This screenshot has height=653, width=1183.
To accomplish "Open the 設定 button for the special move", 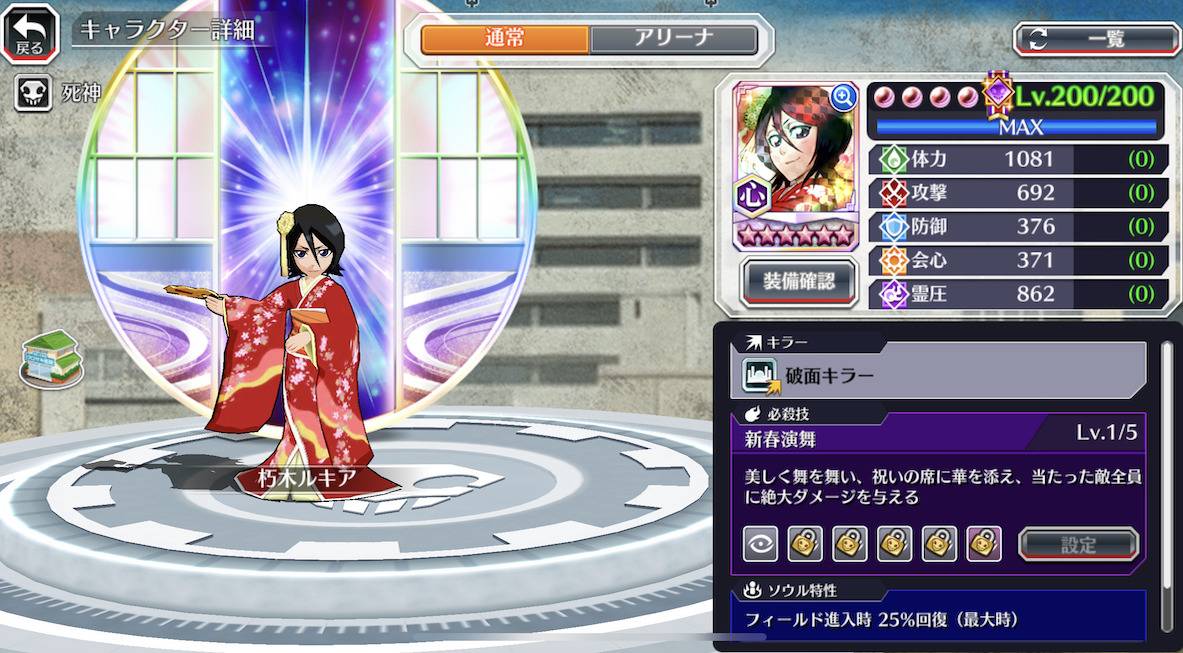I will (1078, 545).
